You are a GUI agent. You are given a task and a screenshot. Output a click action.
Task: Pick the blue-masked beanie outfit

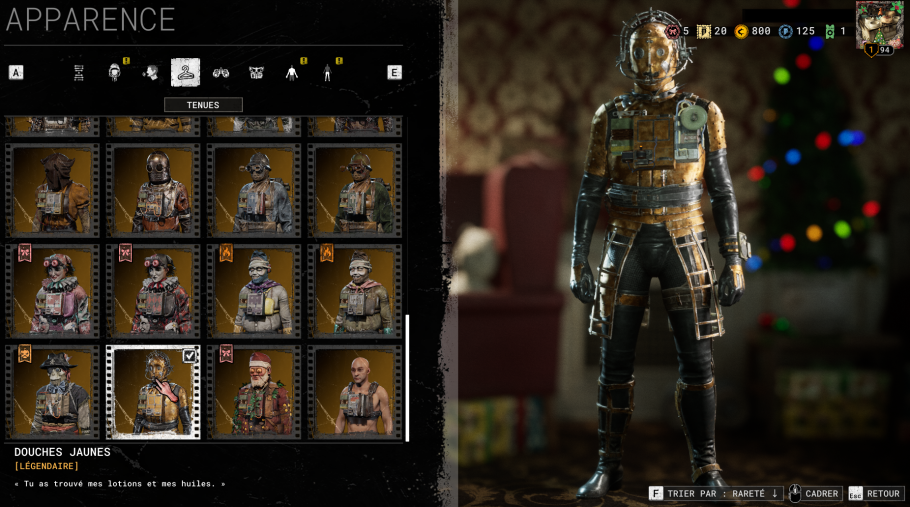point(254,291)
